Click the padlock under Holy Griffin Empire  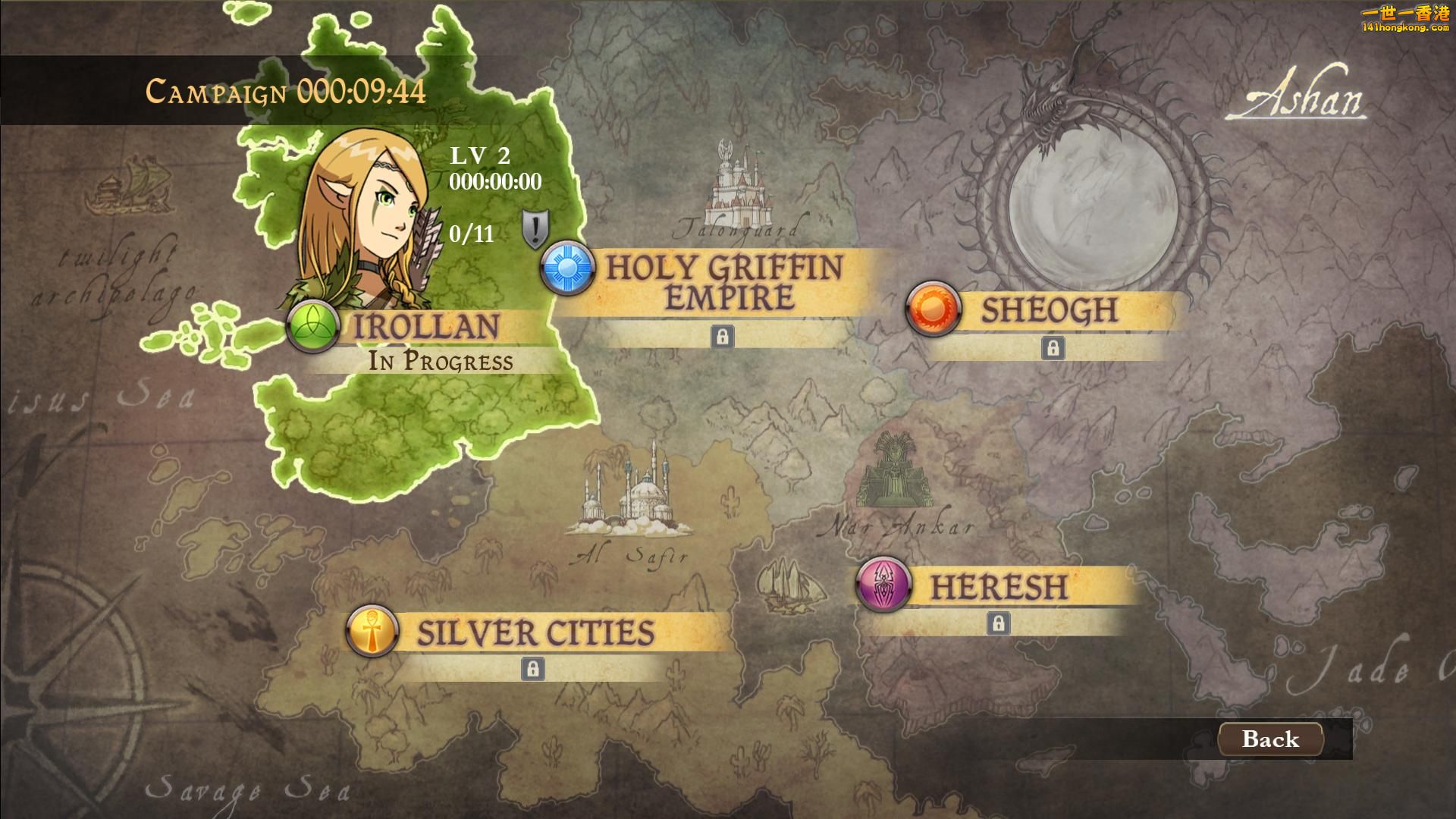722,336
